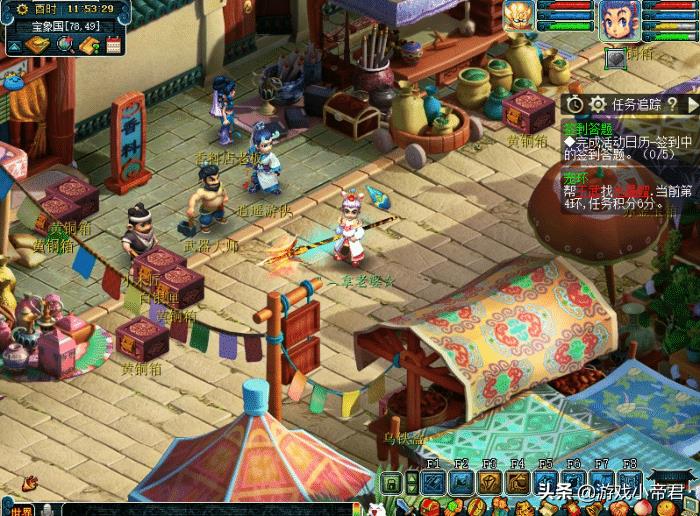Click the blue slime mascot icon

12,81
